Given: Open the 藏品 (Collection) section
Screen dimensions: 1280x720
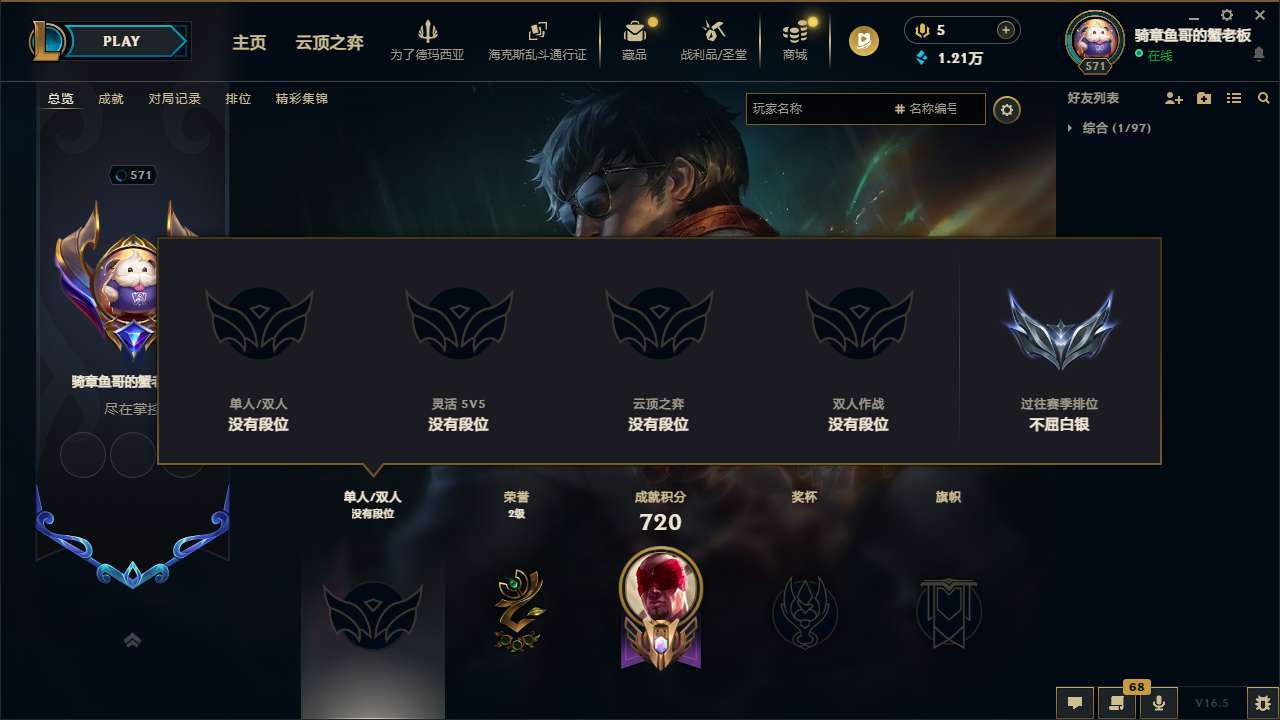Looking at the screenshot, I should click(636, 40).
